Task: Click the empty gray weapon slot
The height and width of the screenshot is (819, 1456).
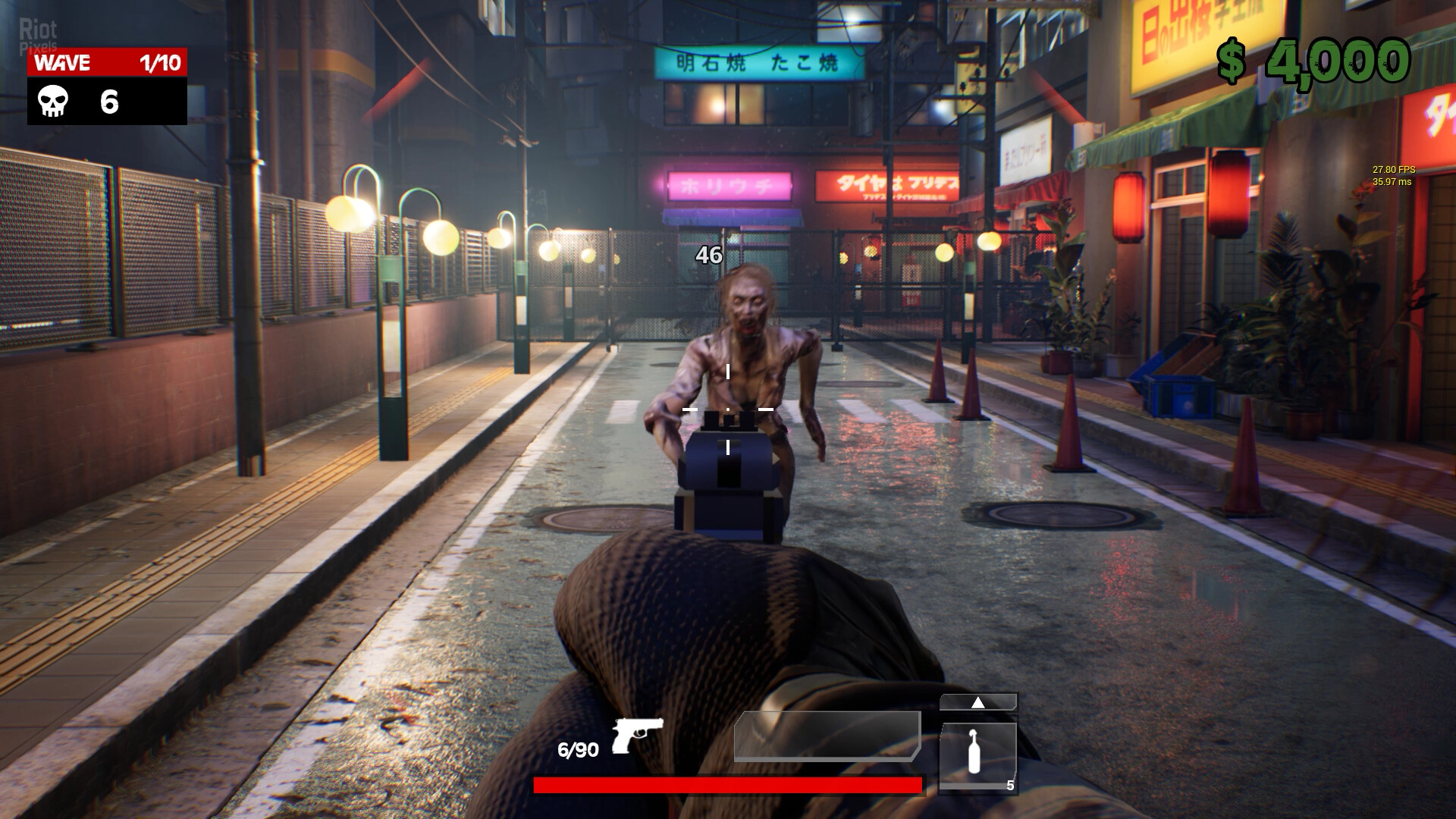Action: coord(827,736)
